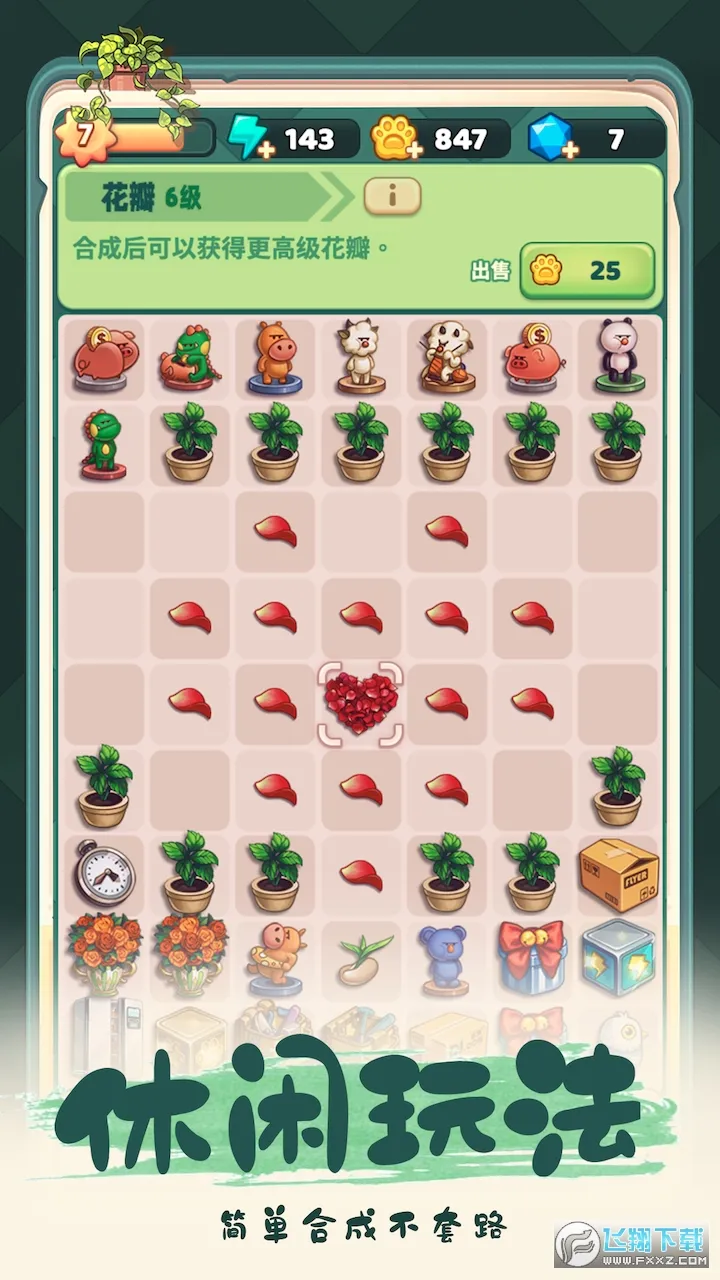Select the orange hippo figurine tile
The width and height of the screenshot is (720, 1280).
pyautogui.click(x=273, y=356)
